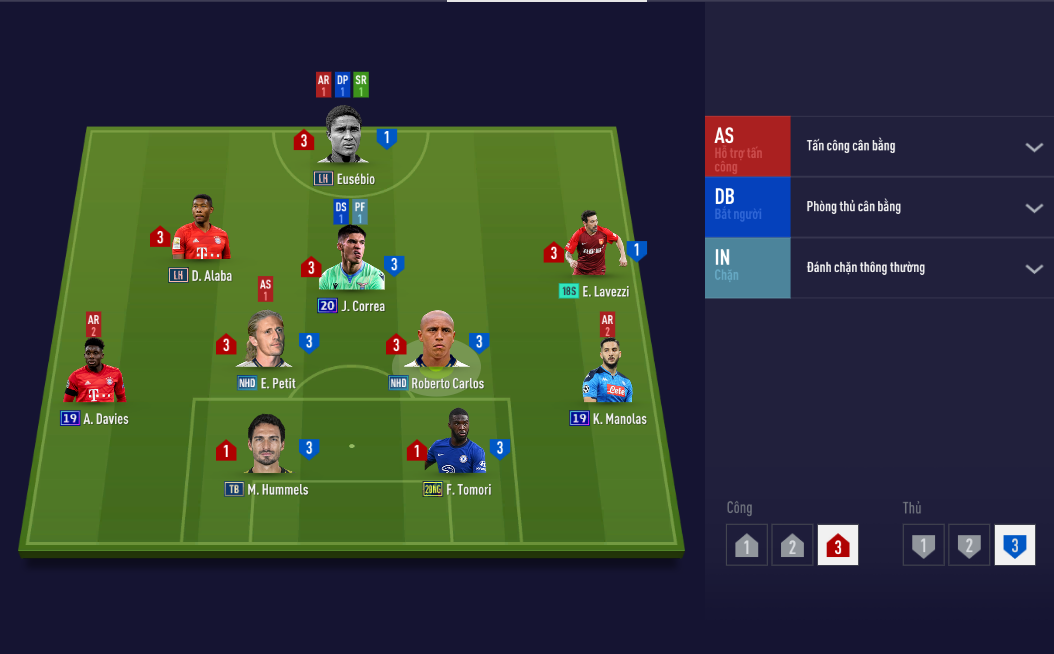Open the Tấn công cân bằng dropdown
Image resolution: width=1054 pixels, height=654 pixels.
point(1033,147)
